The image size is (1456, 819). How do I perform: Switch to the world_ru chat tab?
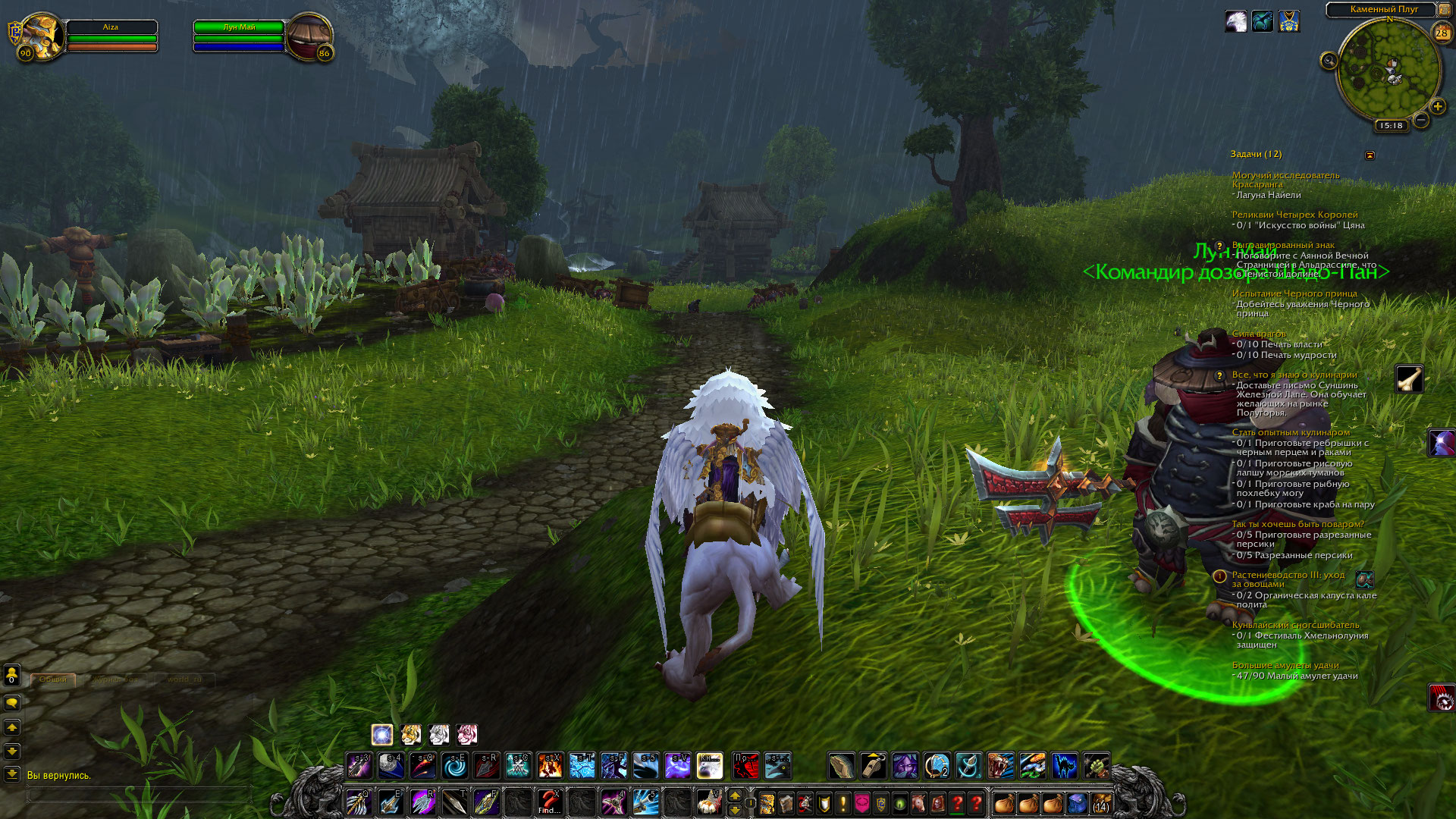pyautogui.click(x=184, y=679)
